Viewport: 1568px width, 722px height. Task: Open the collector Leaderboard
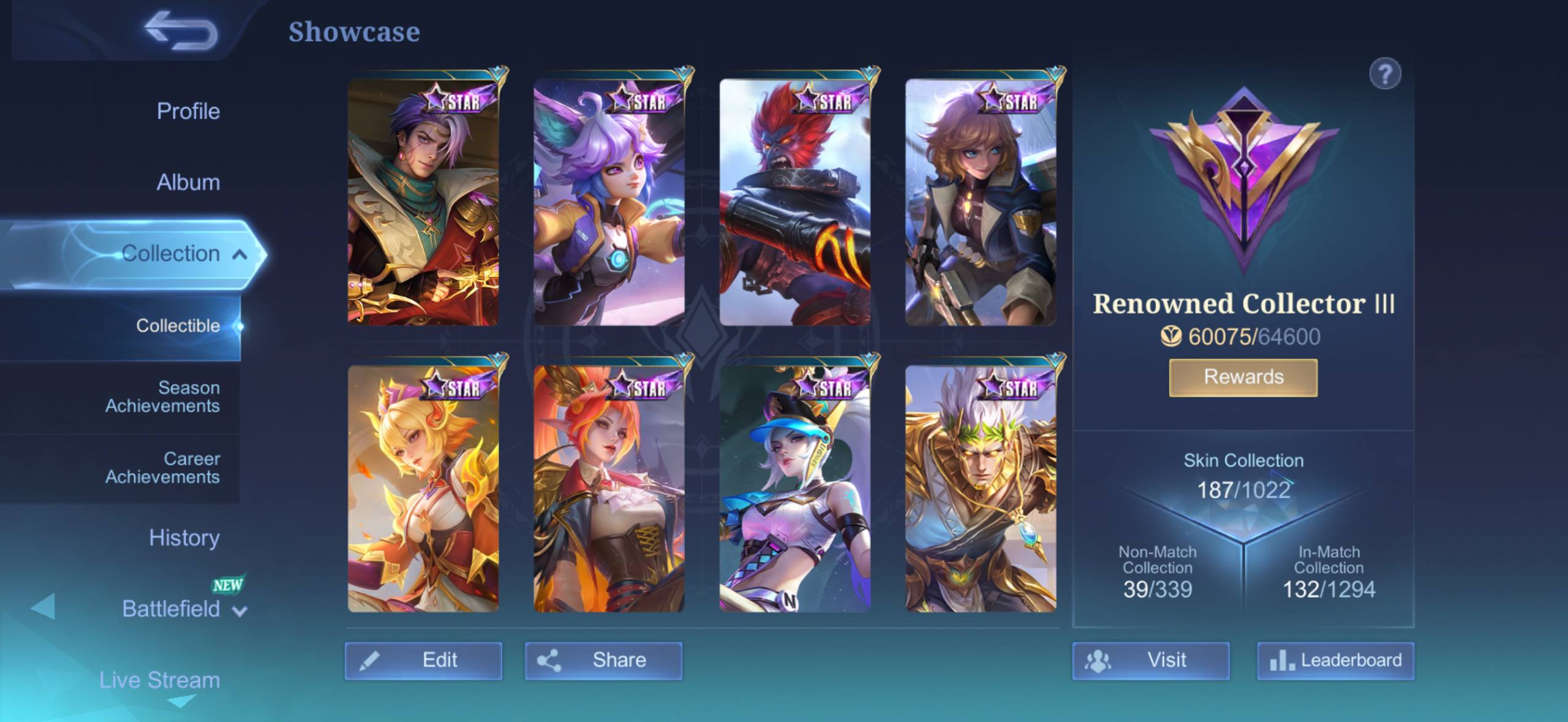1335,660
